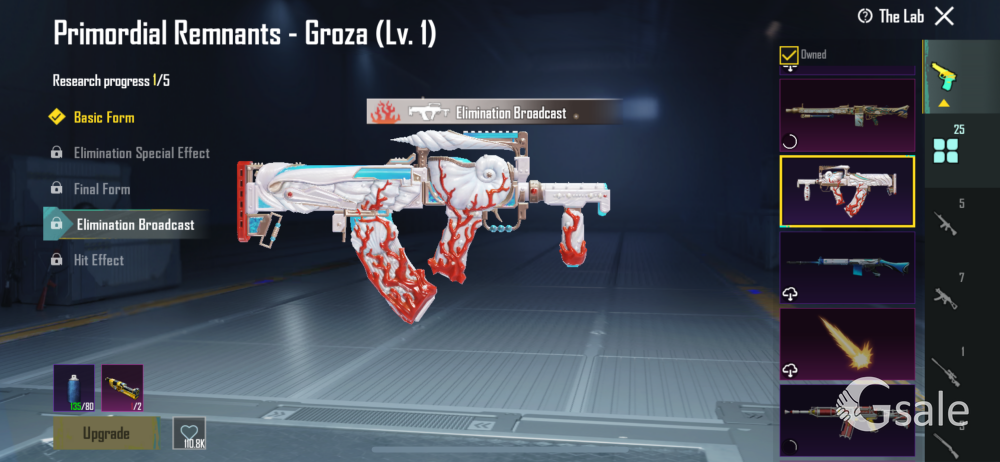Choose the Final Form stage

point(101,188)
